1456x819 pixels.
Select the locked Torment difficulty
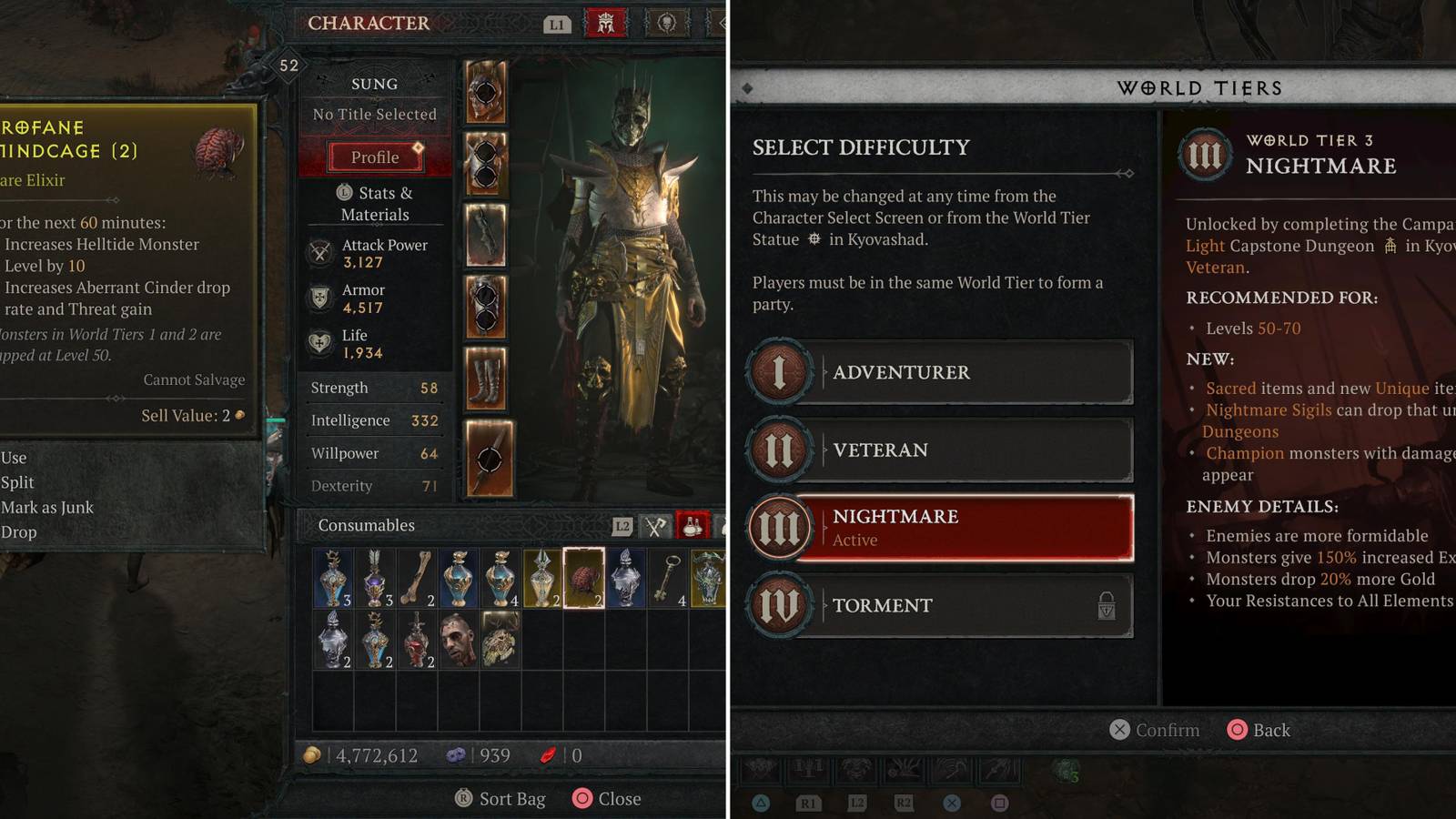(942, 606)
